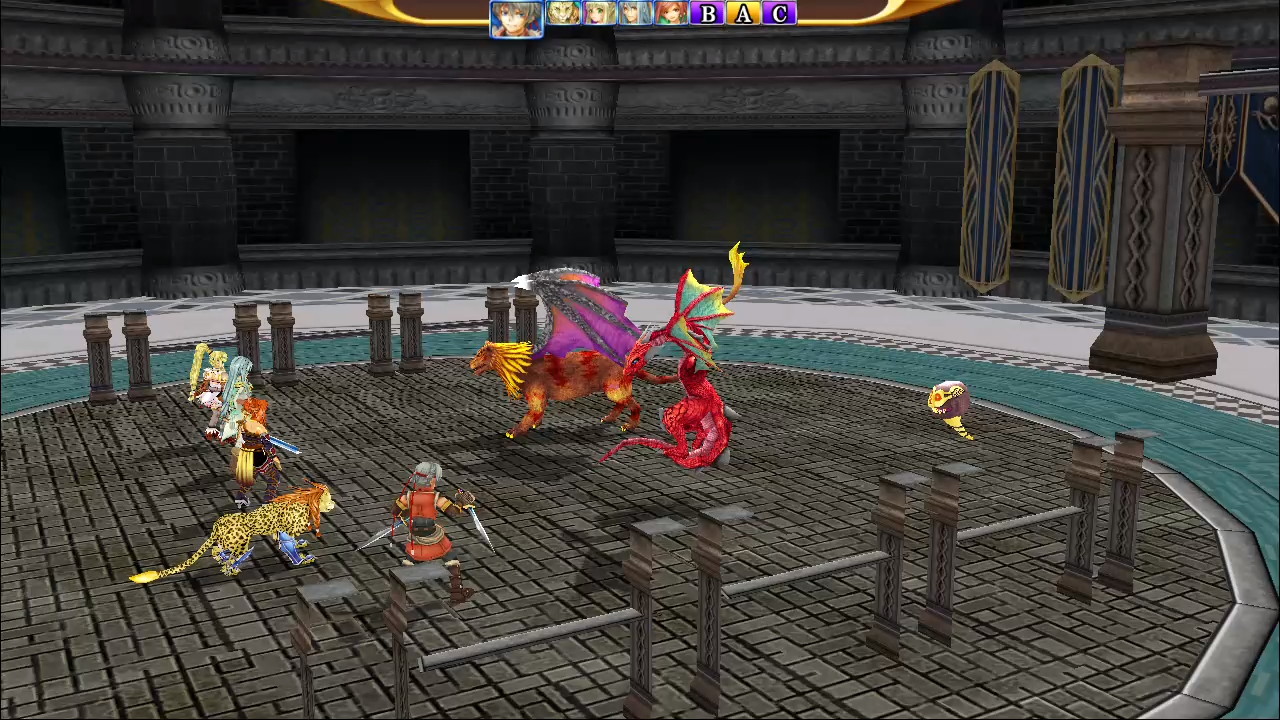
Task: Select the blonde girl's portrait
Action: point(598,14)
